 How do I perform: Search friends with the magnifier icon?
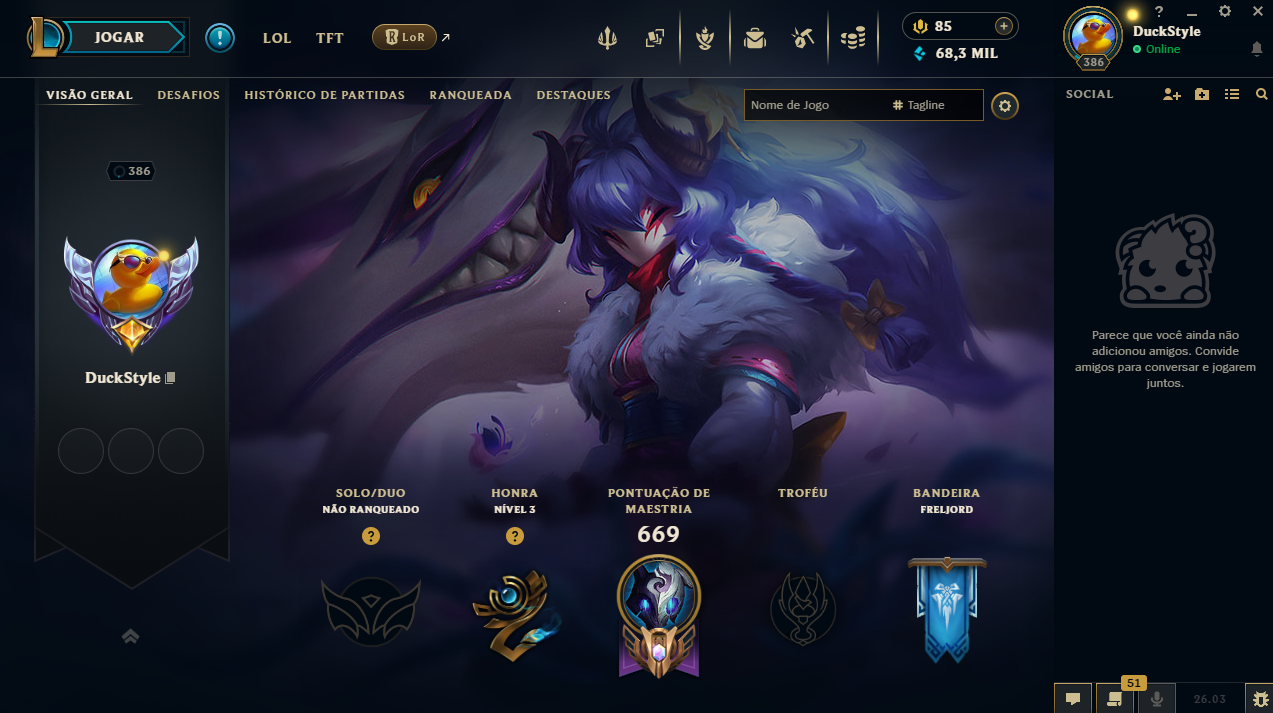(1261, 94)
